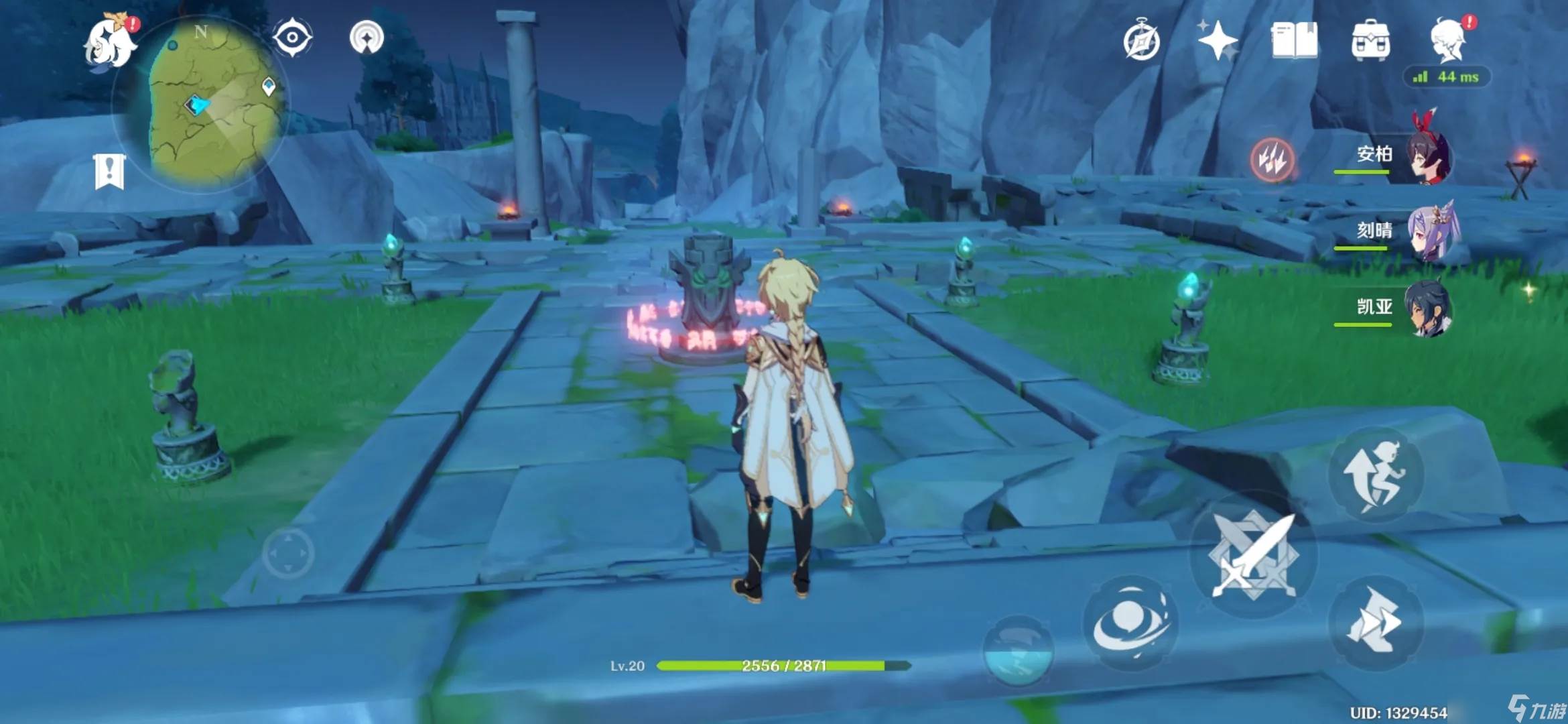Toggle elemental sight eye icon
Screen dimensions: 1568x724
coord(292,37)
